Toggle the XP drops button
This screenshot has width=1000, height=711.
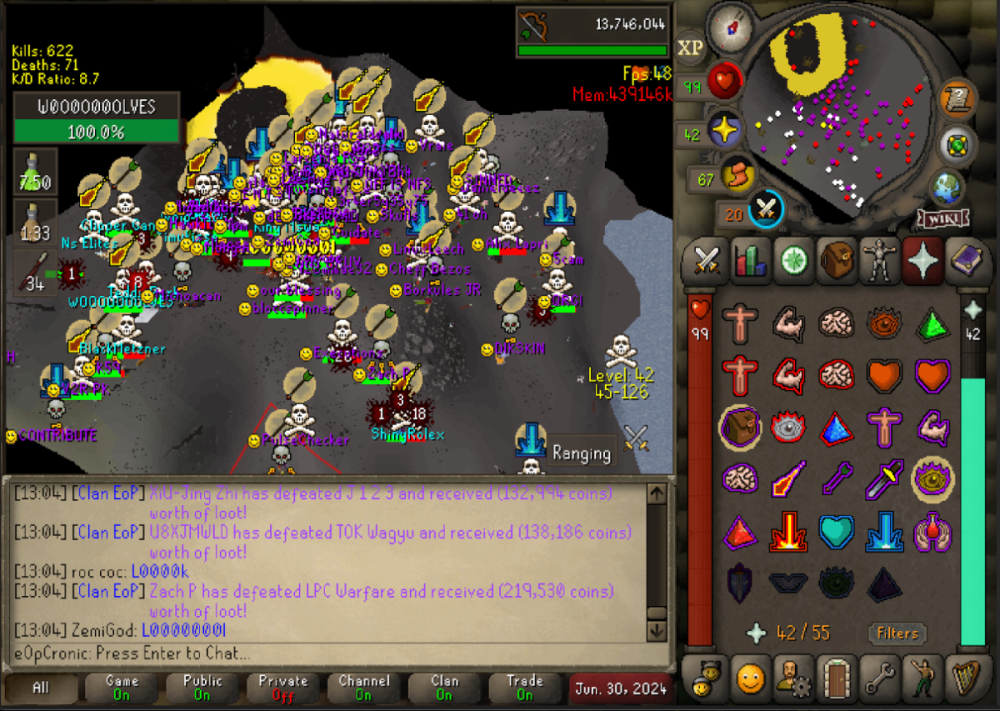690,48
